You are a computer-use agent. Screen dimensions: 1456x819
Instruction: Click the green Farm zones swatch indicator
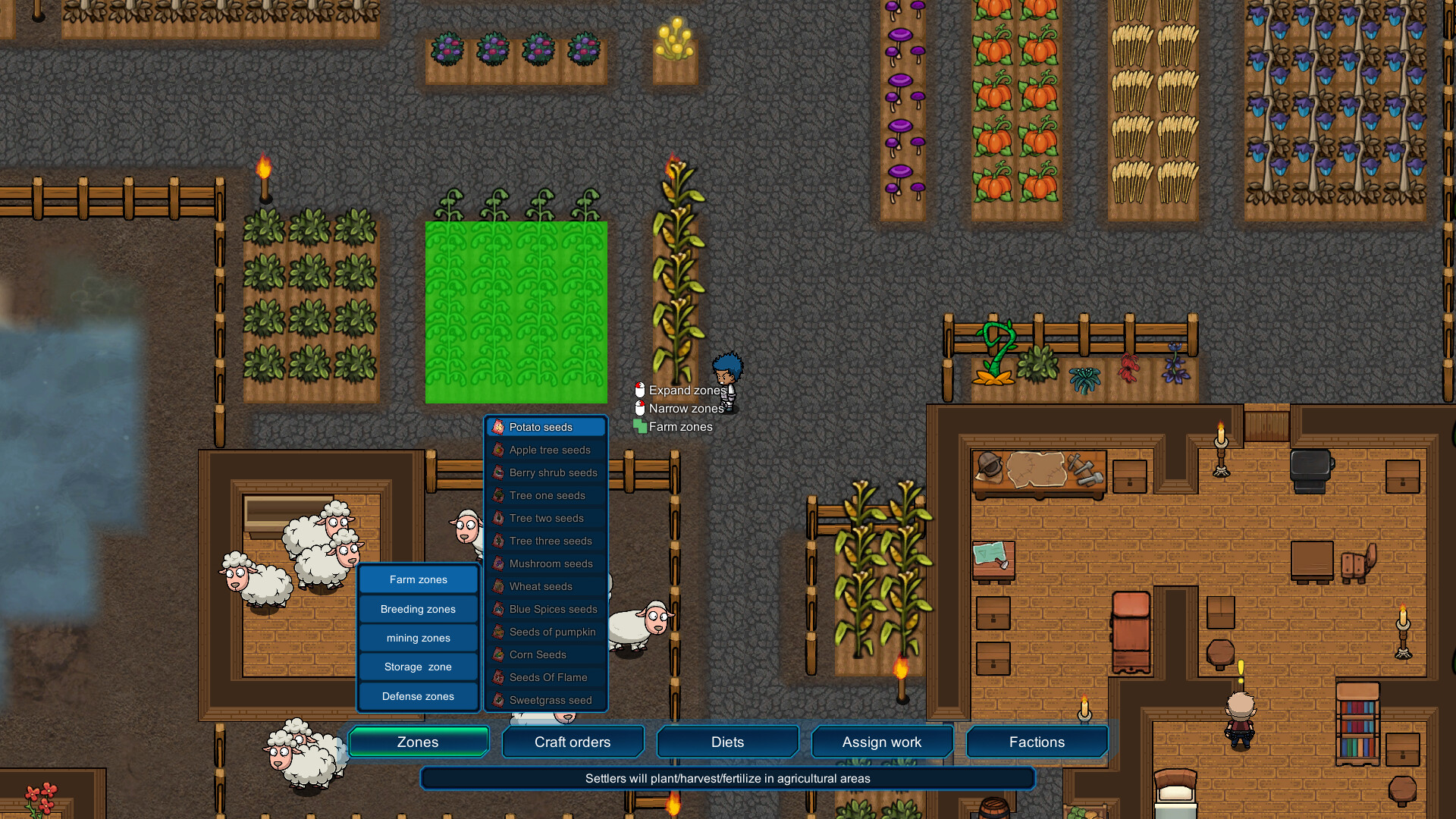pos(639,426)
